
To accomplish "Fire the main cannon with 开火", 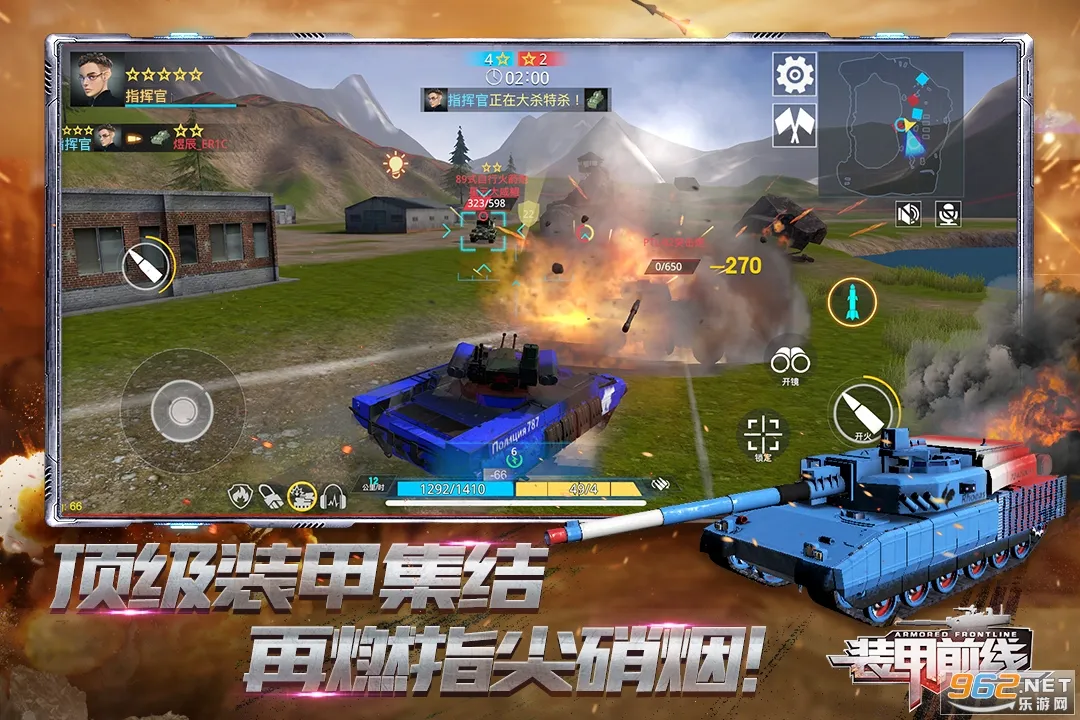I will 863,408.
